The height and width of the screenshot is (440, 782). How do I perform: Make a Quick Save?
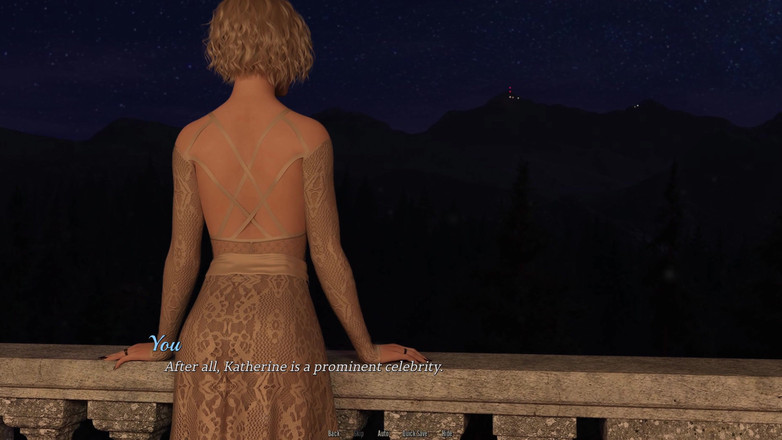click(415, 434)
